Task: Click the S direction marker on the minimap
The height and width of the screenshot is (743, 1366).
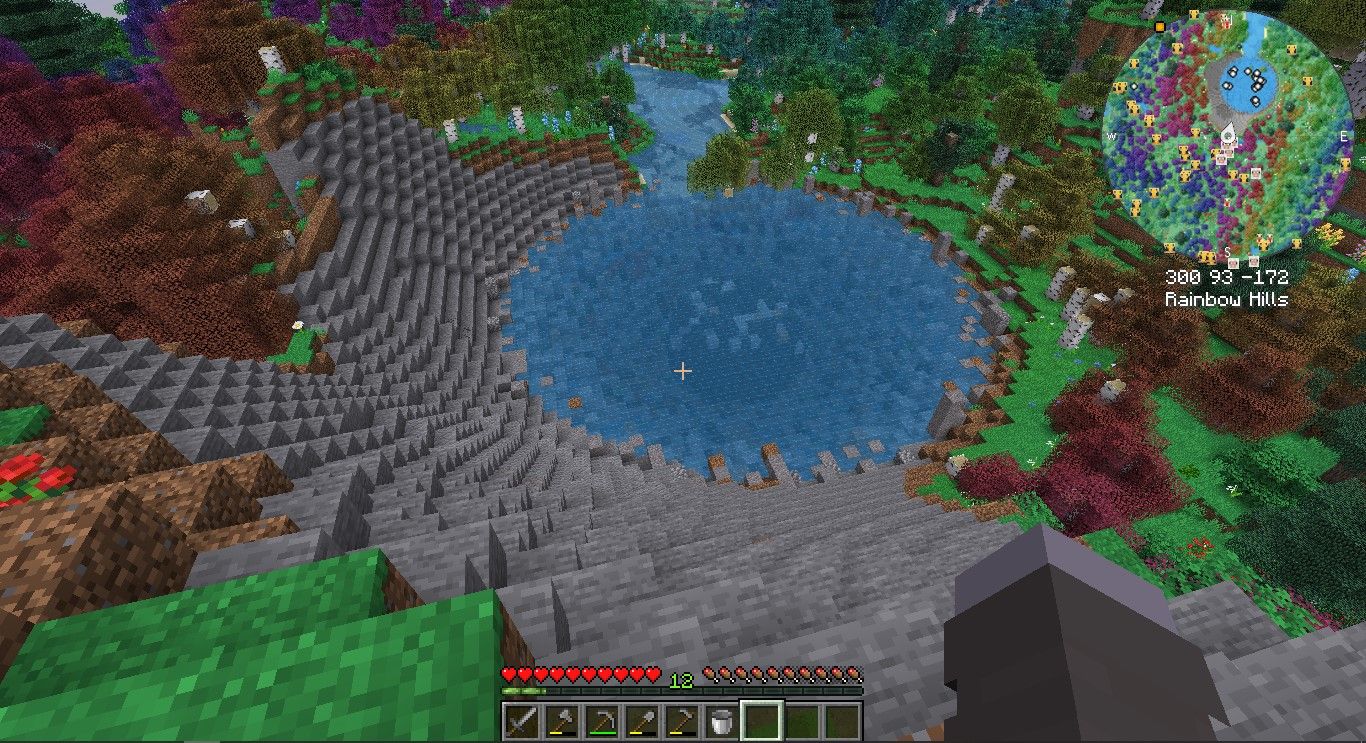Action: (x=1228, y=252)
